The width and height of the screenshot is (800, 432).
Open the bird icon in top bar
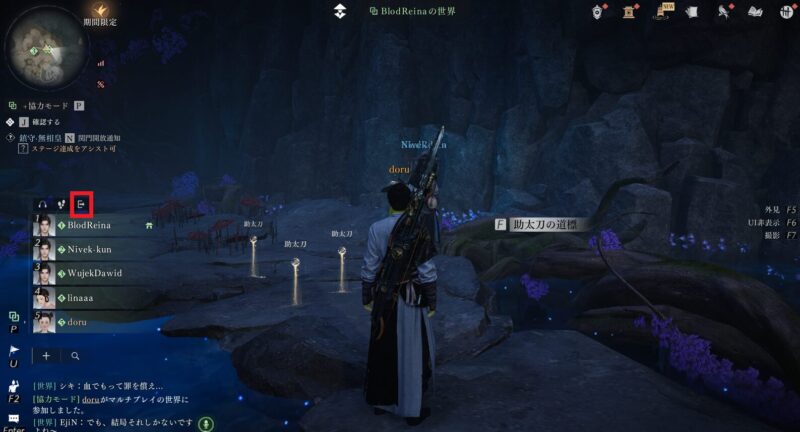724,11
